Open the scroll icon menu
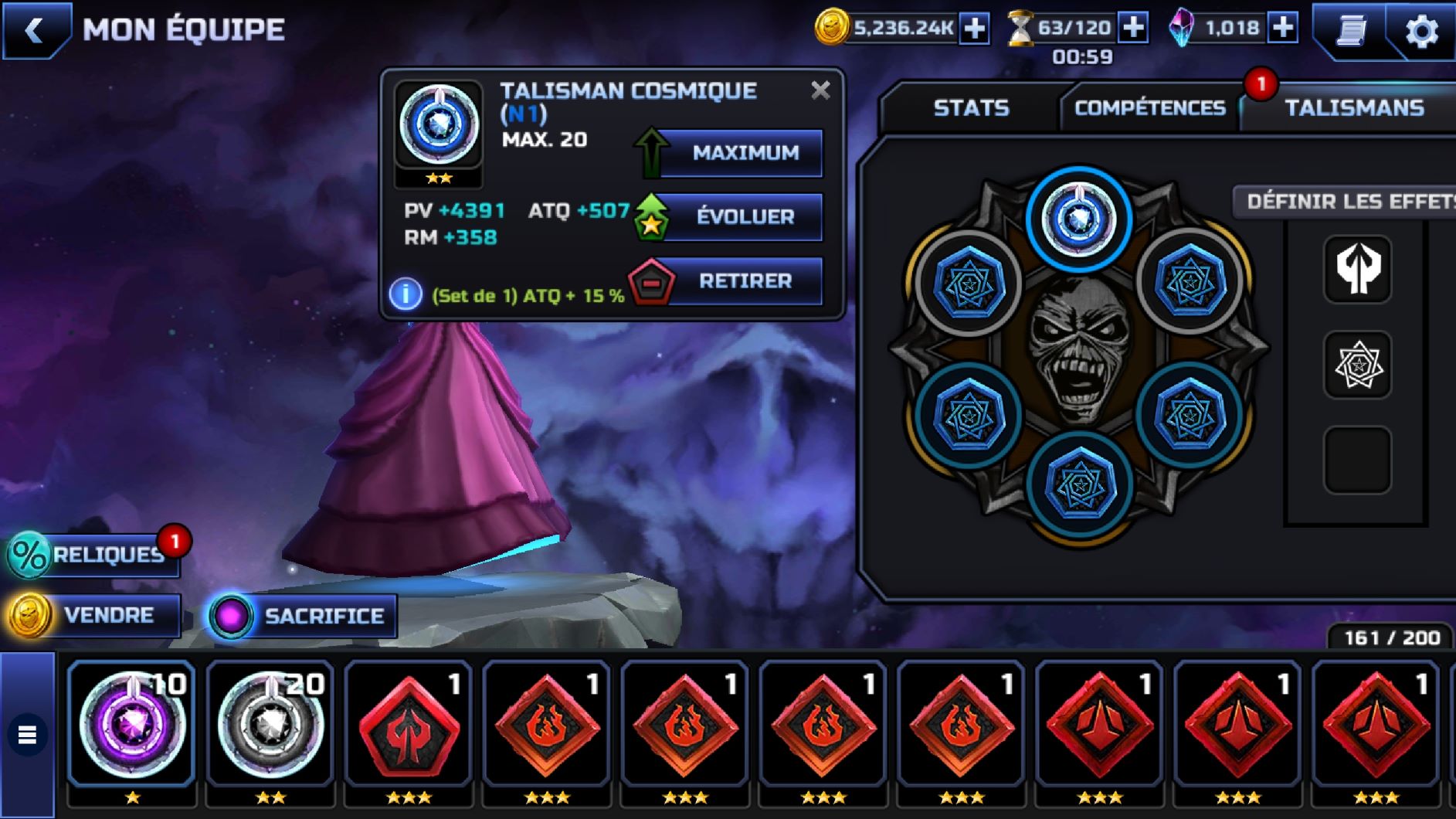The width and height of the screenshot is (1456, 819). click(1351, 31)
